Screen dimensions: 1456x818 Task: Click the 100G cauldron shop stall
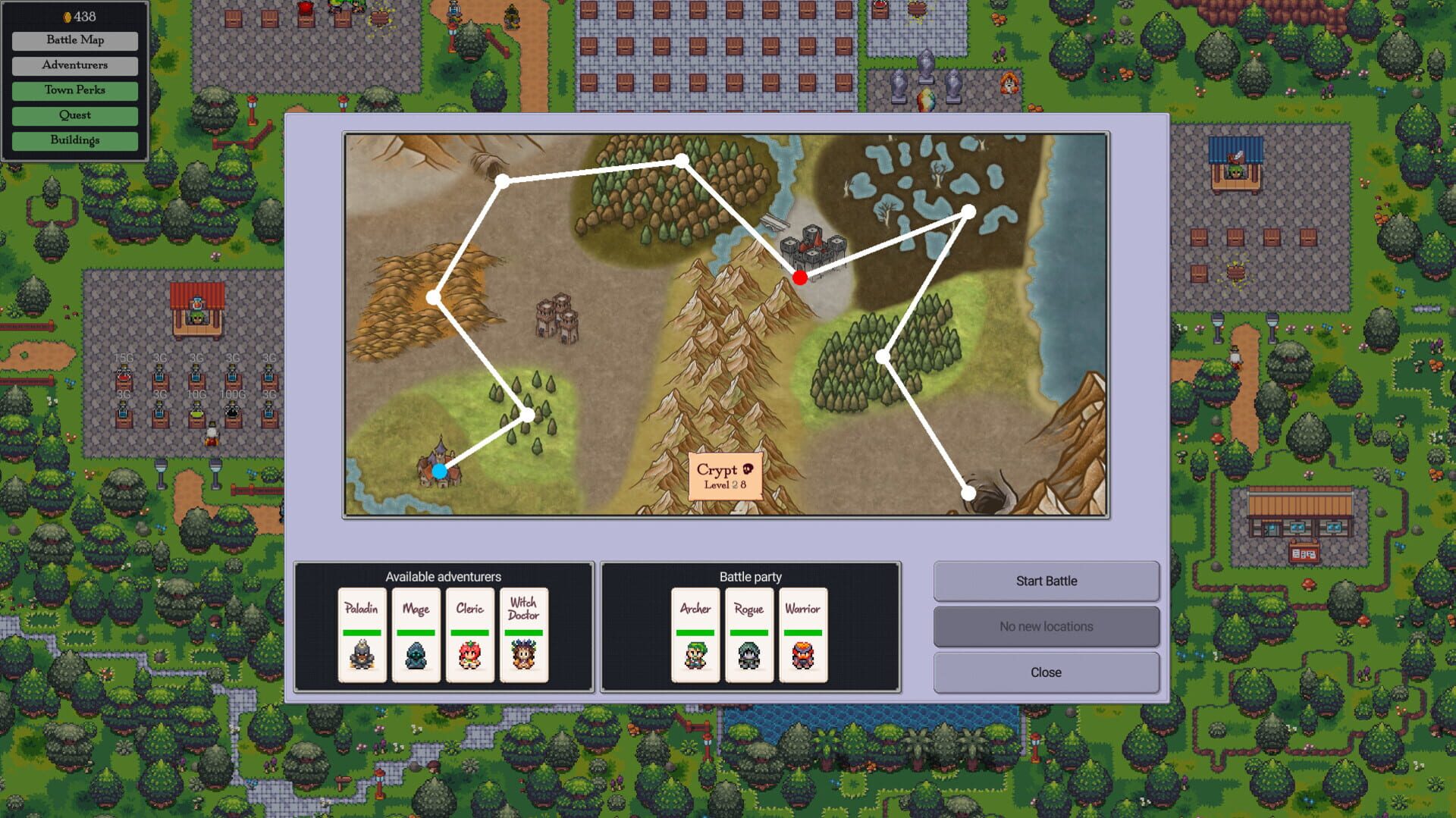pos(233,409)
